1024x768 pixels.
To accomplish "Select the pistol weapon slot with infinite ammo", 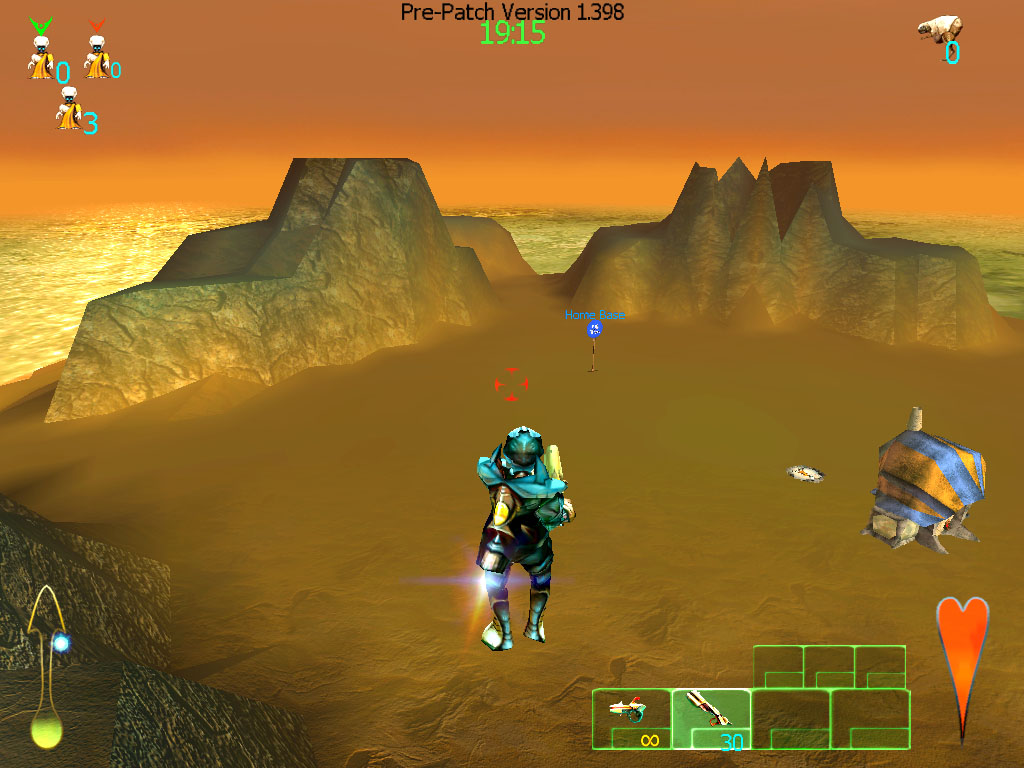I will coord(631,718).
